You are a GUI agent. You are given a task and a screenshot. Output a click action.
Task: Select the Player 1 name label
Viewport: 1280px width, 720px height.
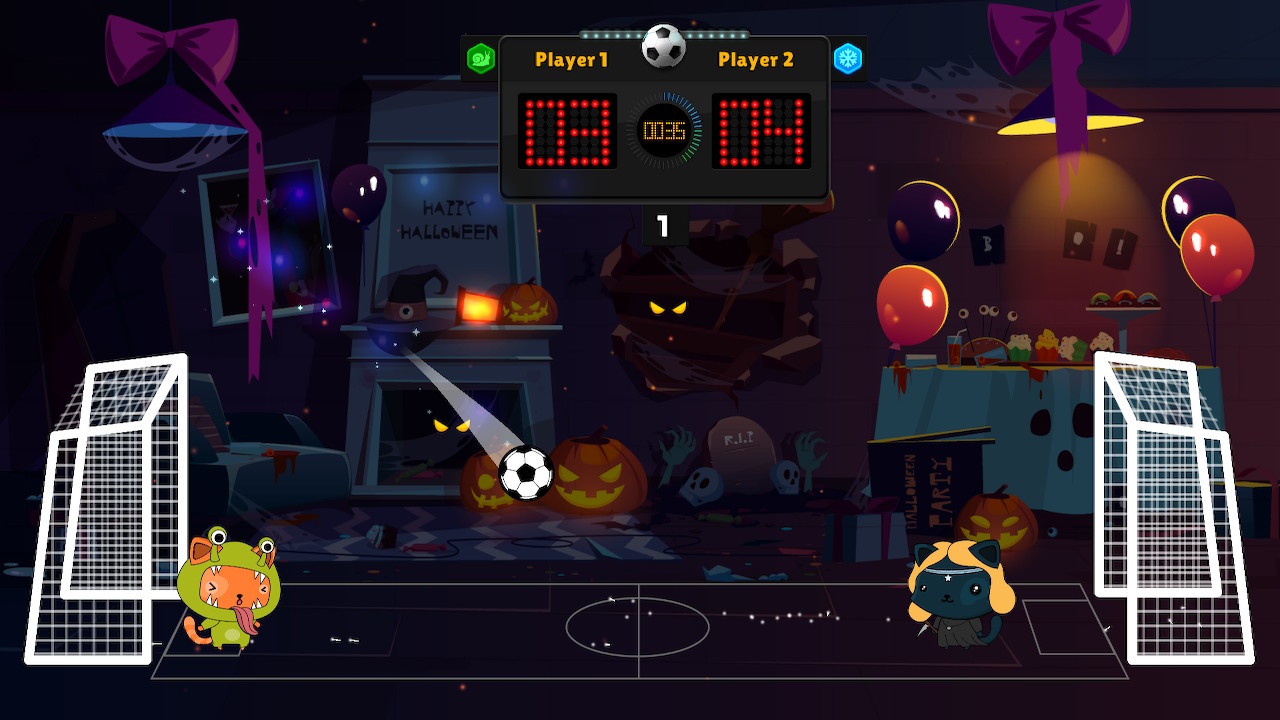[571, 60]
